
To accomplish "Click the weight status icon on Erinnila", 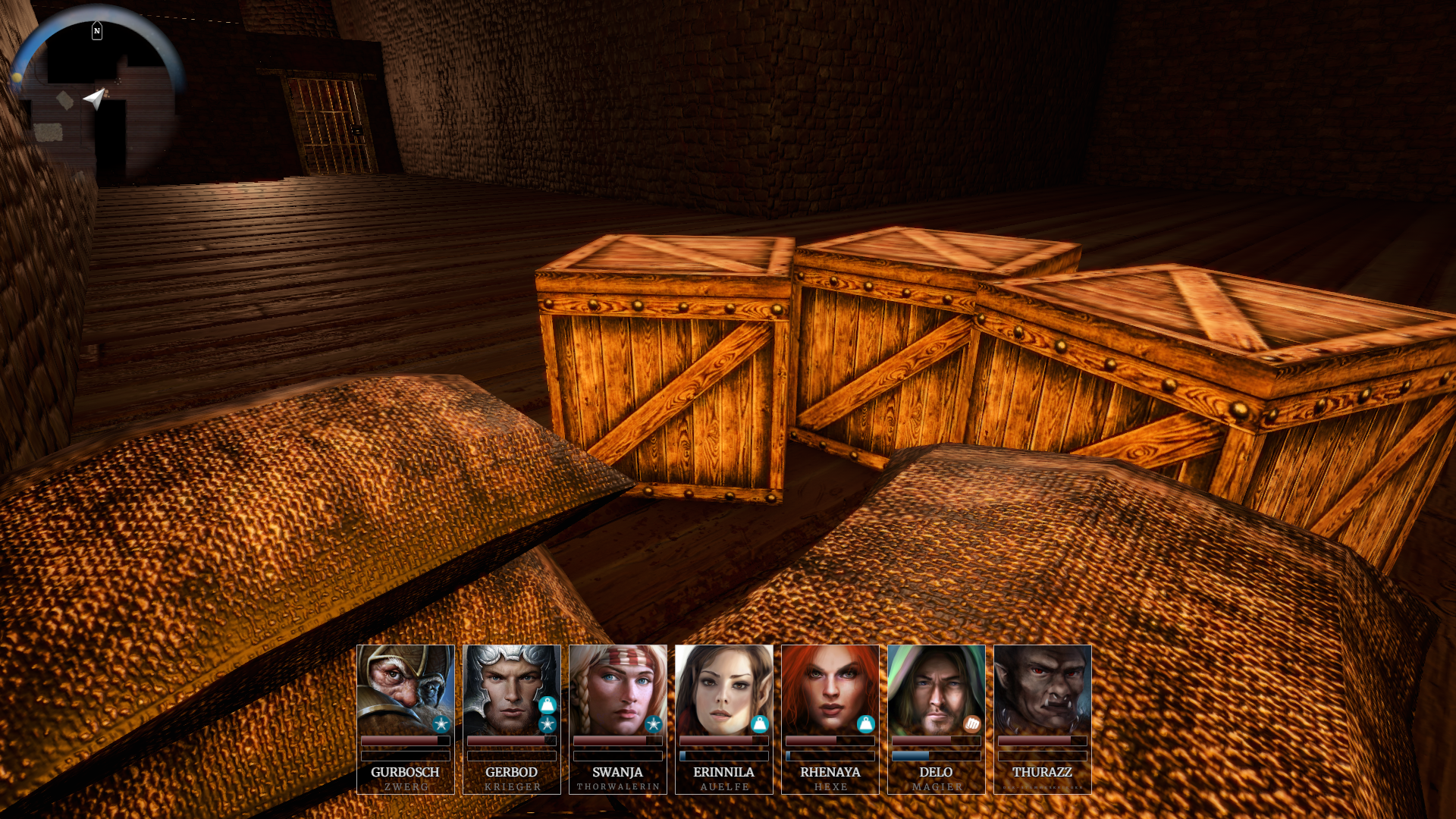I will pos(759,724).
